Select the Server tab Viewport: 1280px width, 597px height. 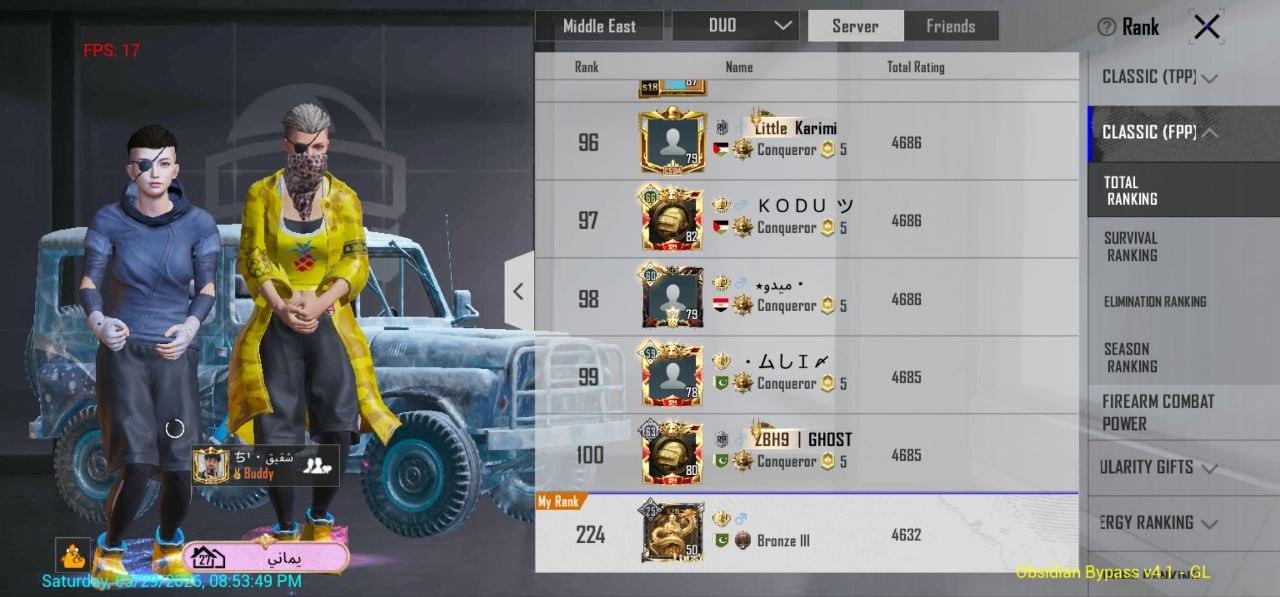pyautogui.click(x=855, y=26)
